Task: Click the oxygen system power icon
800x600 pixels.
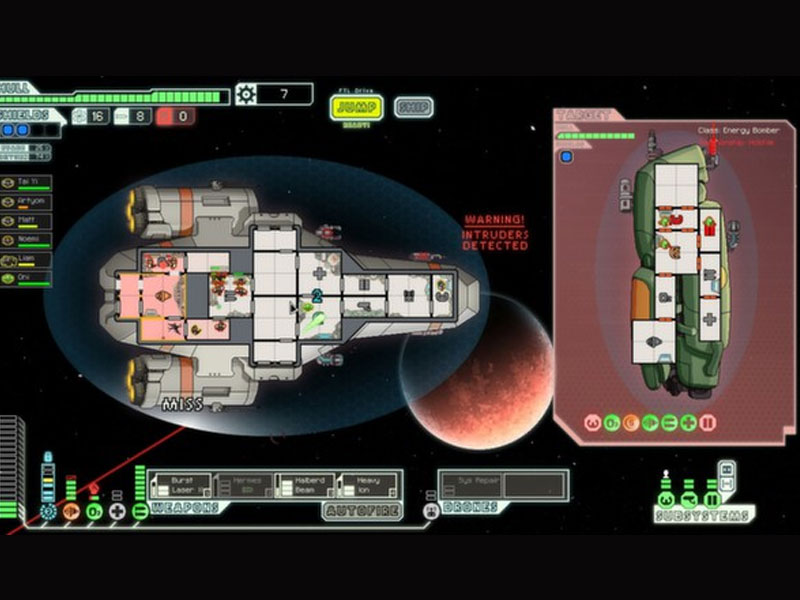Action: 94,512
